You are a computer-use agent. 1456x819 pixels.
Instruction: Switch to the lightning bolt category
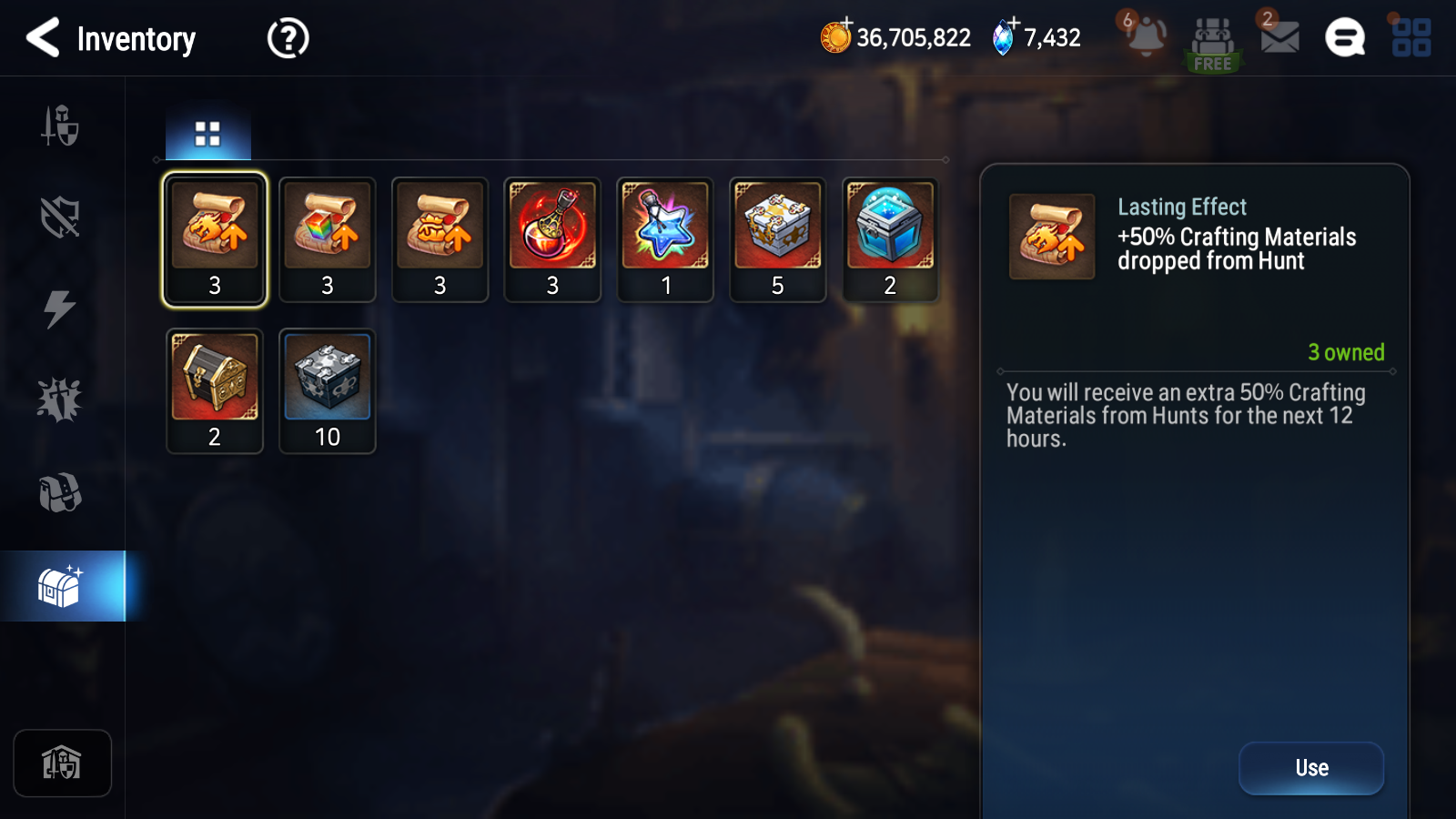click(60, 308)
